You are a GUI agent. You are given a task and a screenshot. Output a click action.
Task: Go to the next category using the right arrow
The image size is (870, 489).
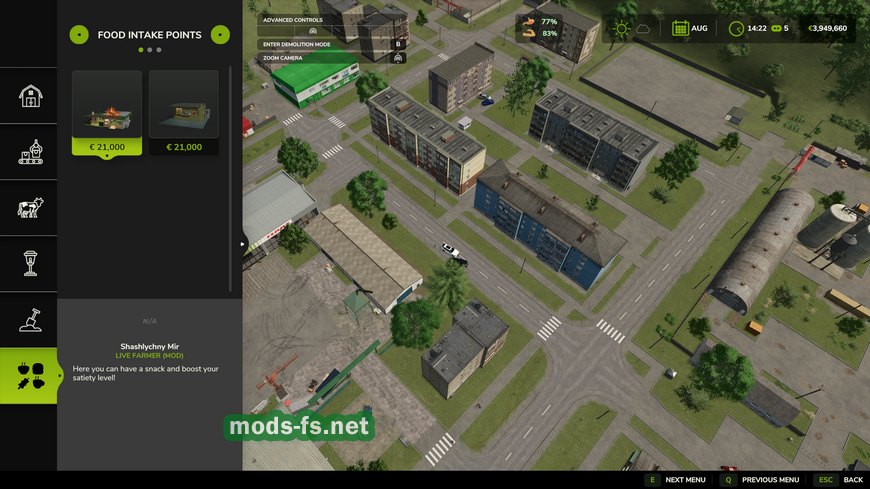click(x=220, y=35)
